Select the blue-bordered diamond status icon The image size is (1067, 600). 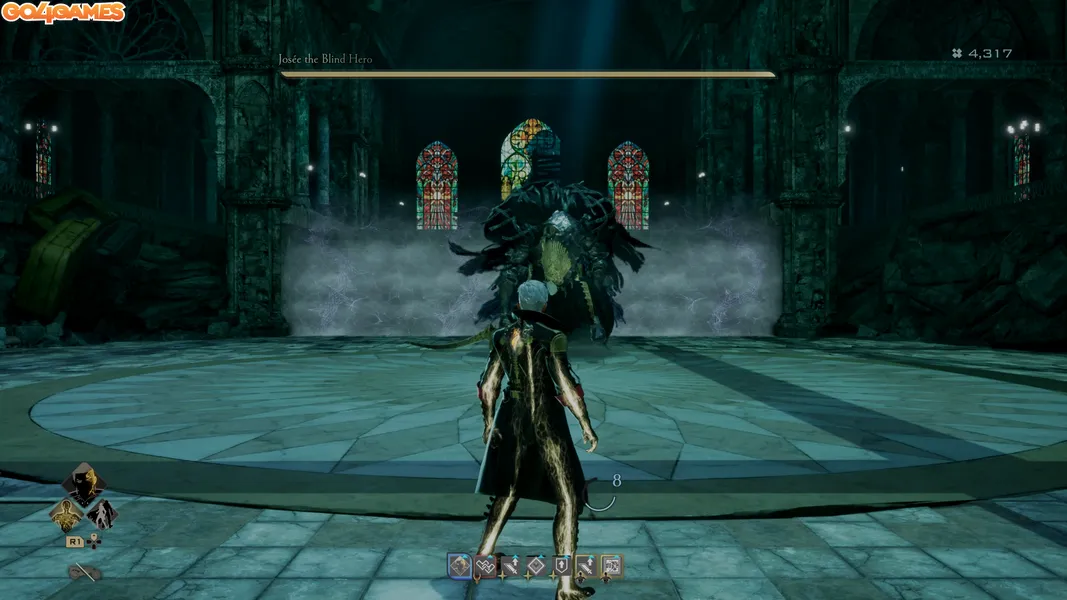click(x=459, y=566)
